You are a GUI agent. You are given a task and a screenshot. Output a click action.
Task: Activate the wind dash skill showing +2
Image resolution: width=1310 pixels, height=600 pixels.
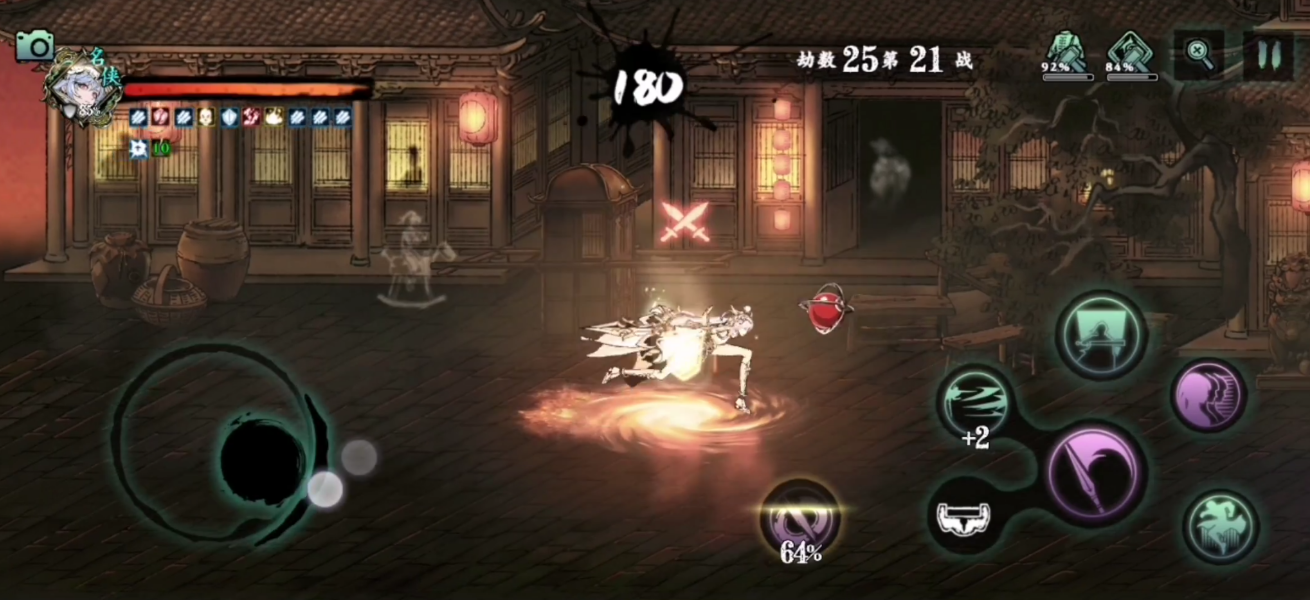pyautogui.click(x=976, y=401)
